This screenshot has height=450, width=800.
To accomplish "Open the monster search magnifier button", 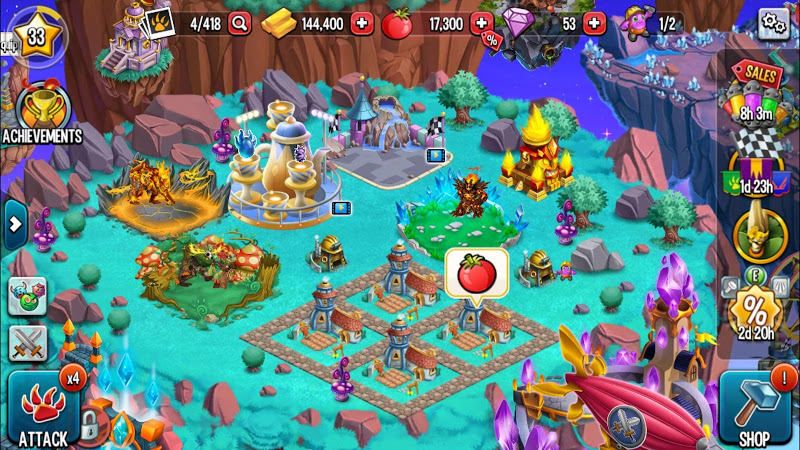I will coord(239,24).
